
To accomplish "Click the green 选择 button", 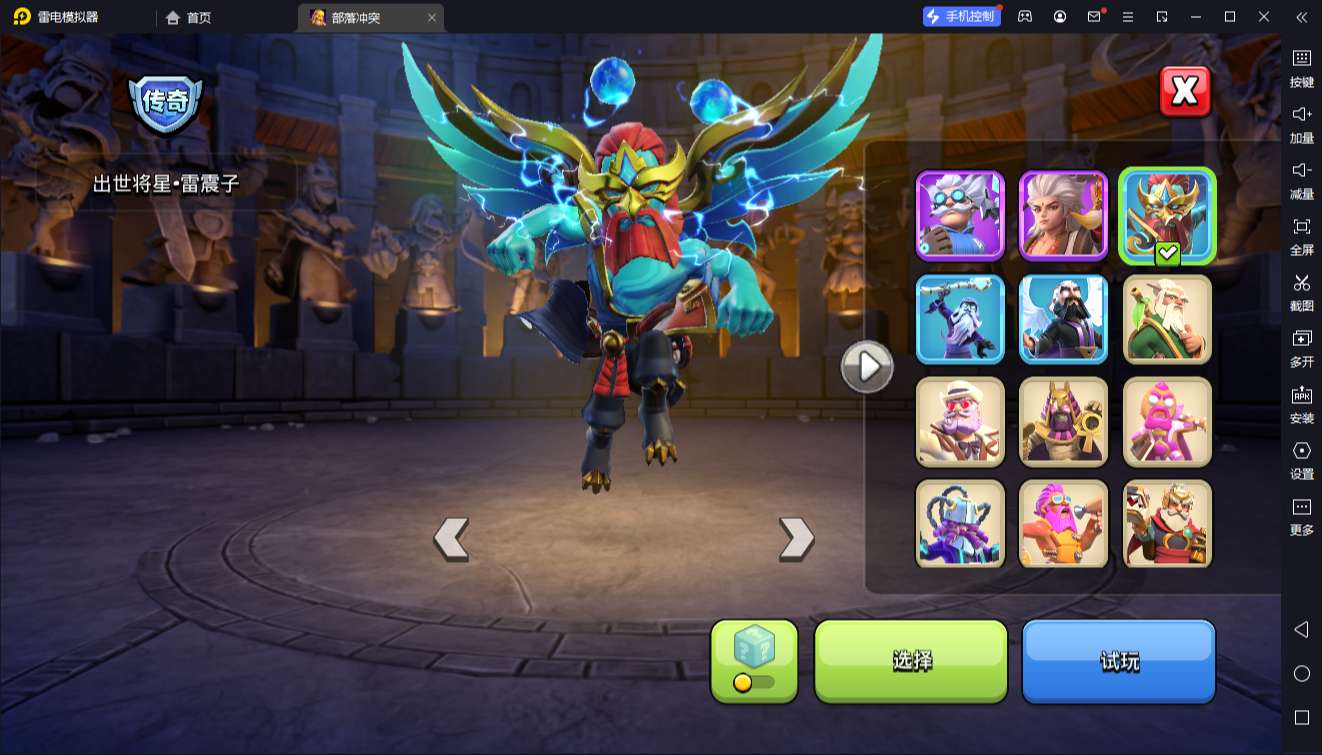I will [x=911, y=660].
